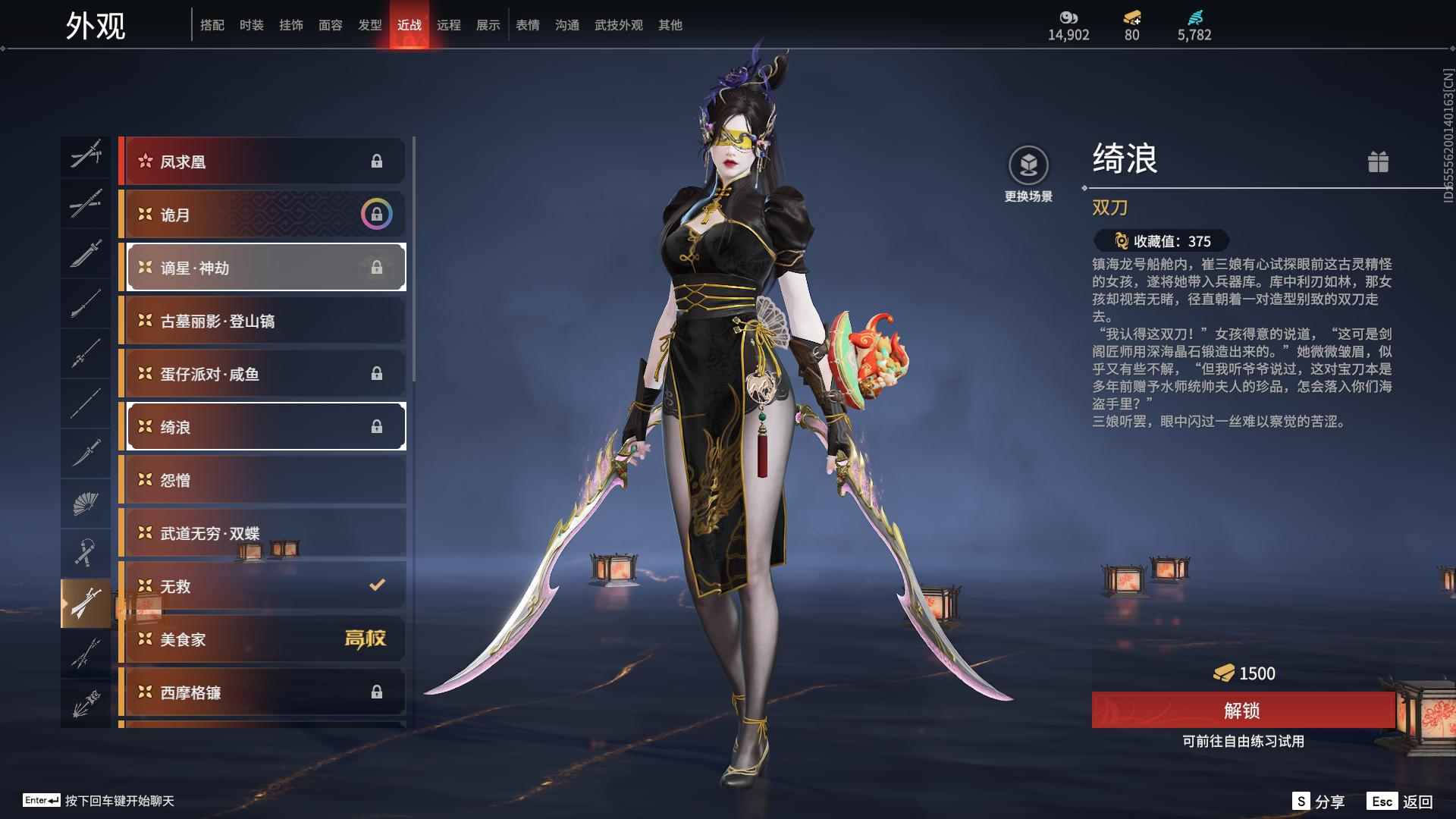Open the 武技外观 menu item

(617, 24)
